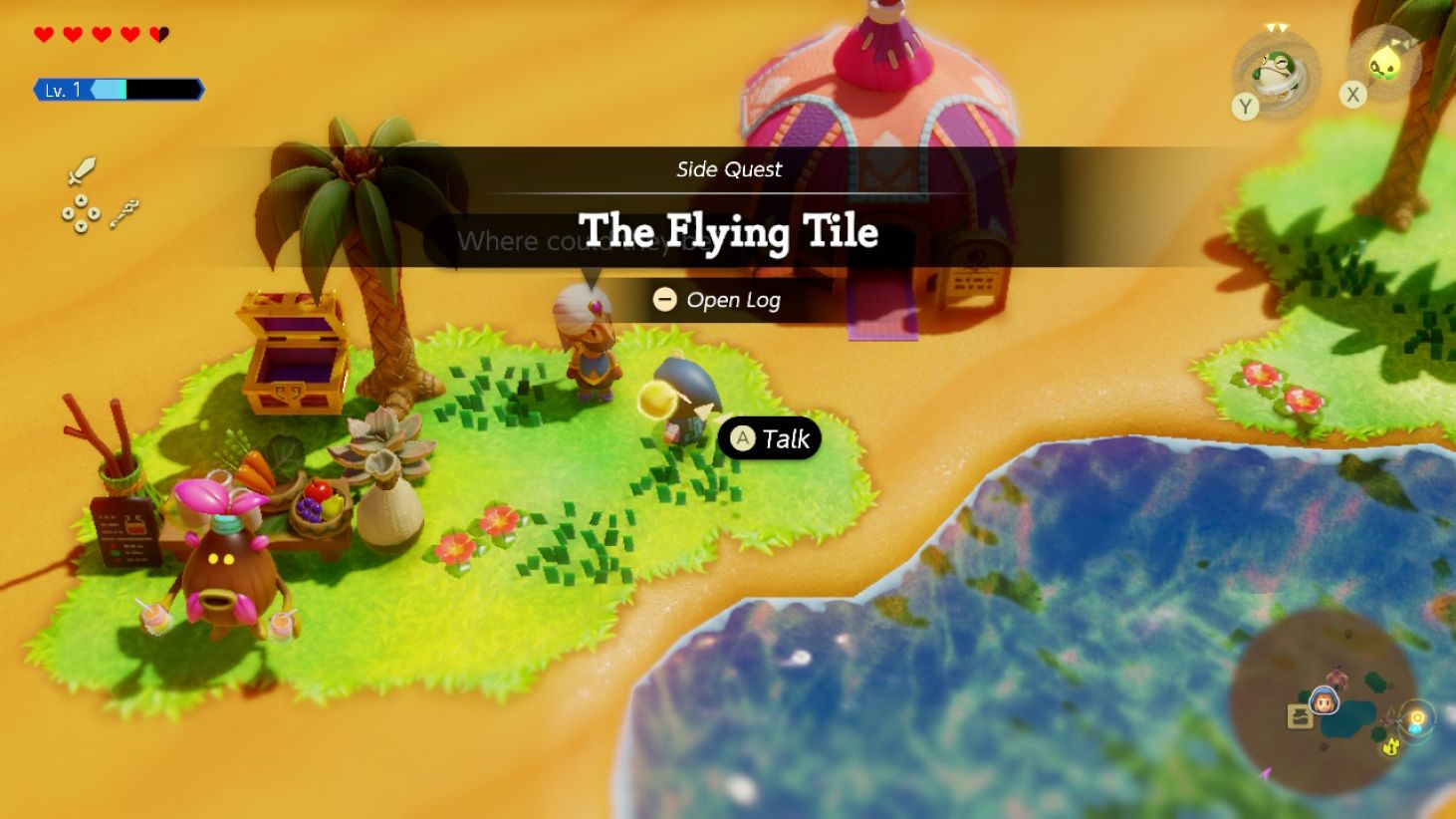Toggle the Y button circle indicator
Viewport: 1456px width, 819px height.
pos(1244,107)
